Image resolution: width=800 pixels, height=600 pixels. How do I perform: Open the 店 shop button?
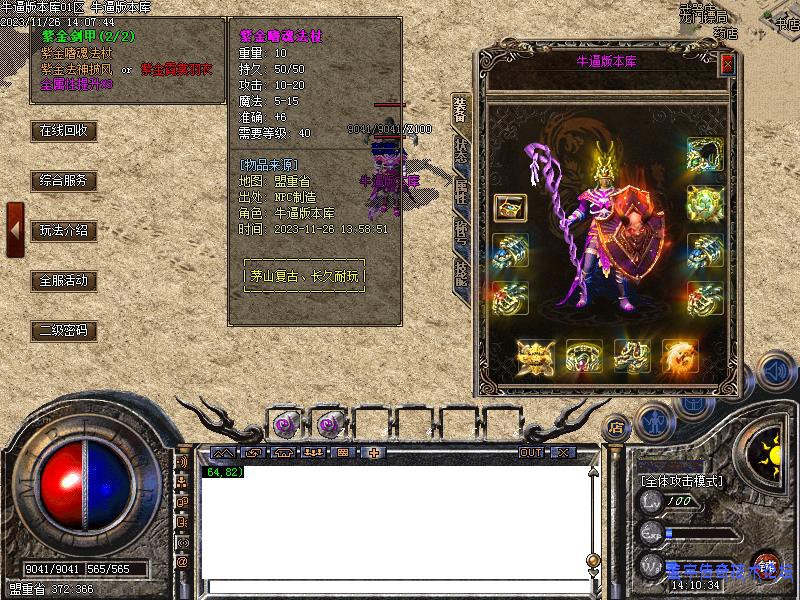[616, 427]
